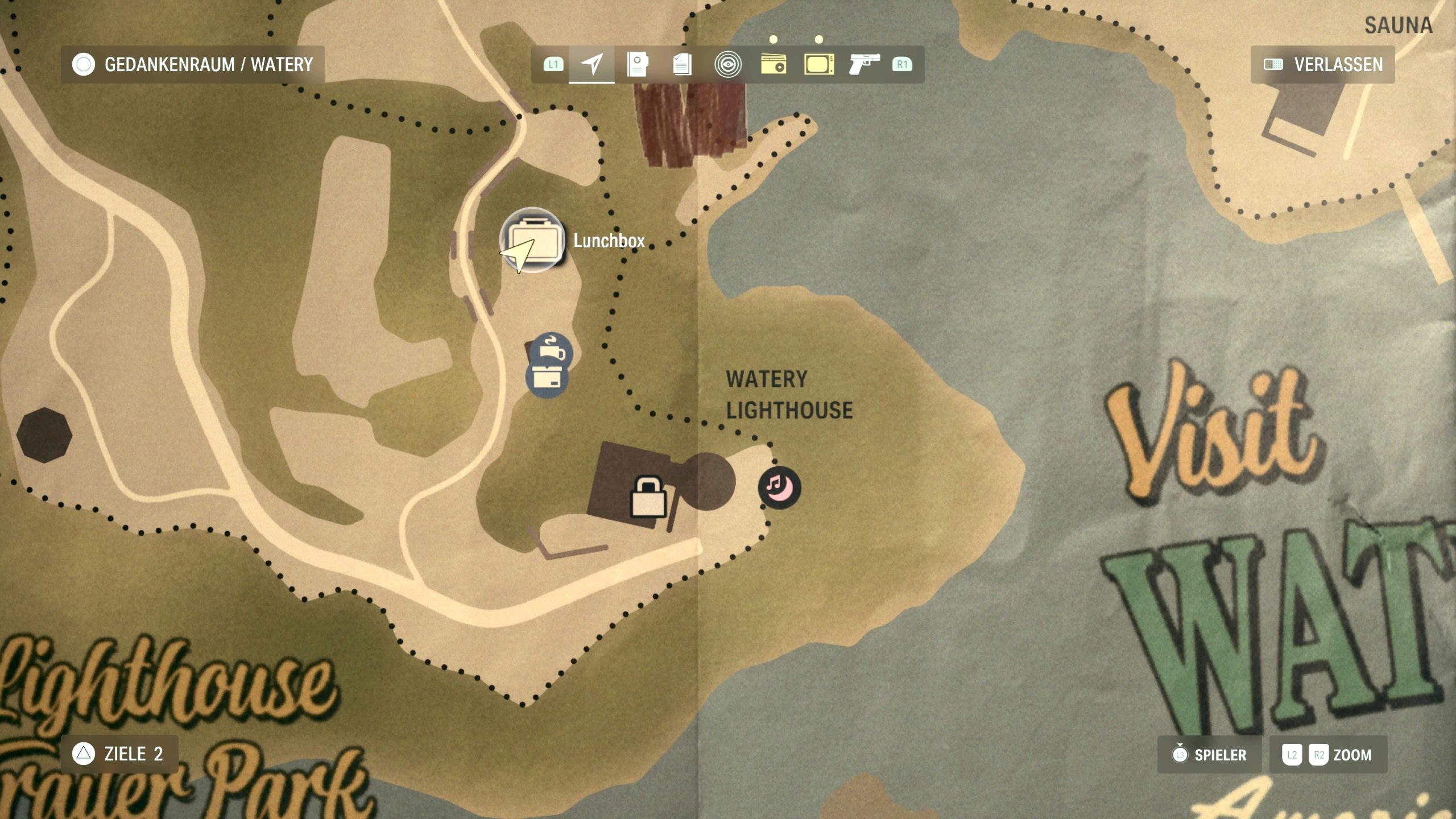Open the case file folder tab
Screen dimensions: 1456x819
(637, 64)
